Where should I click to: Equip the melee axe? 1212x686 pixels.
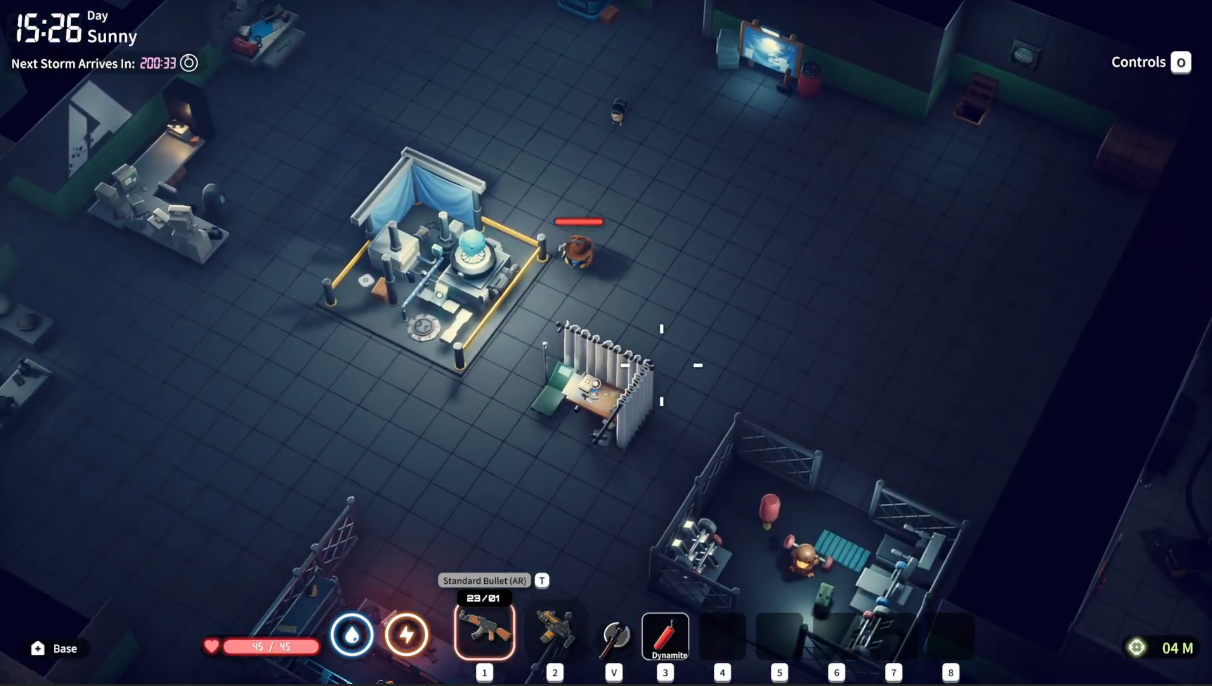(614, 637)
